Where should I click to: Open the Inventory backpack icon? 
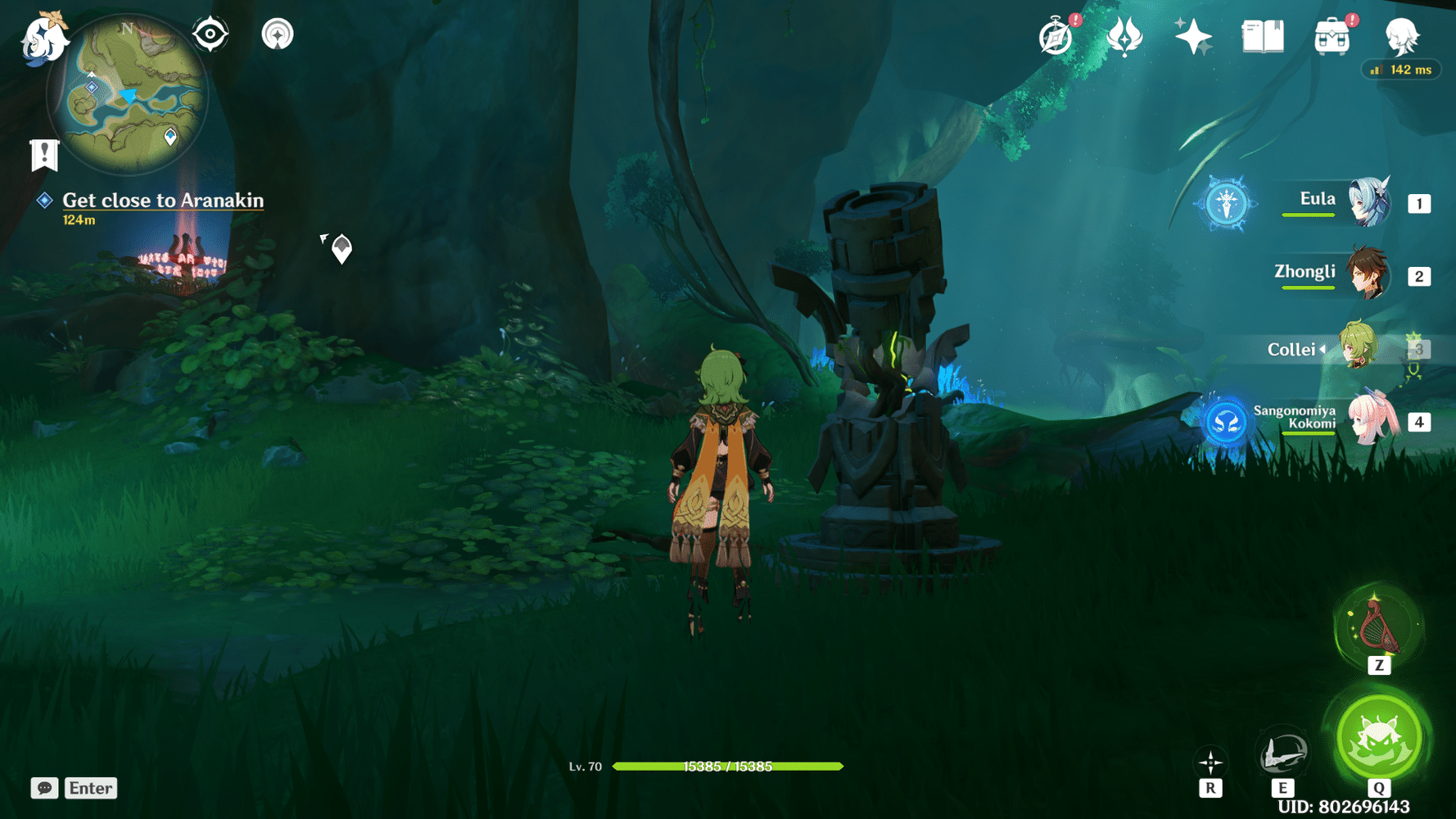1332,36
